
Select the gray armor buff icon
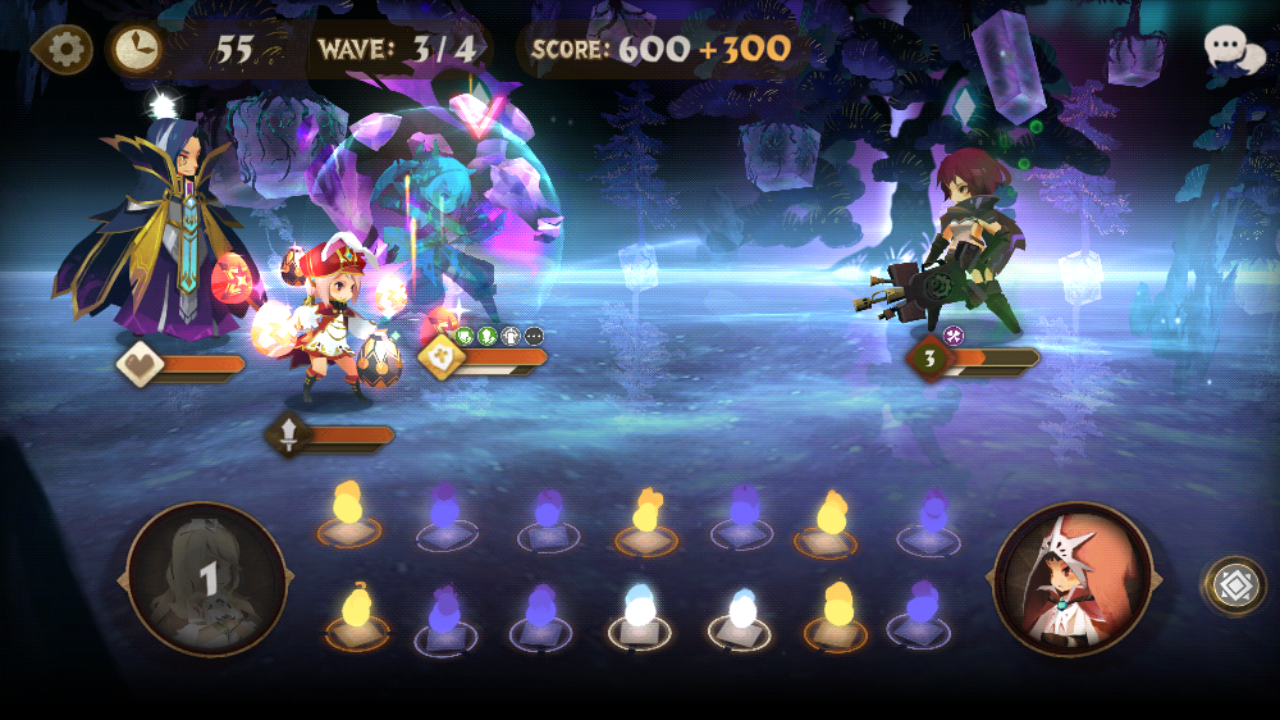coord(510,336)
